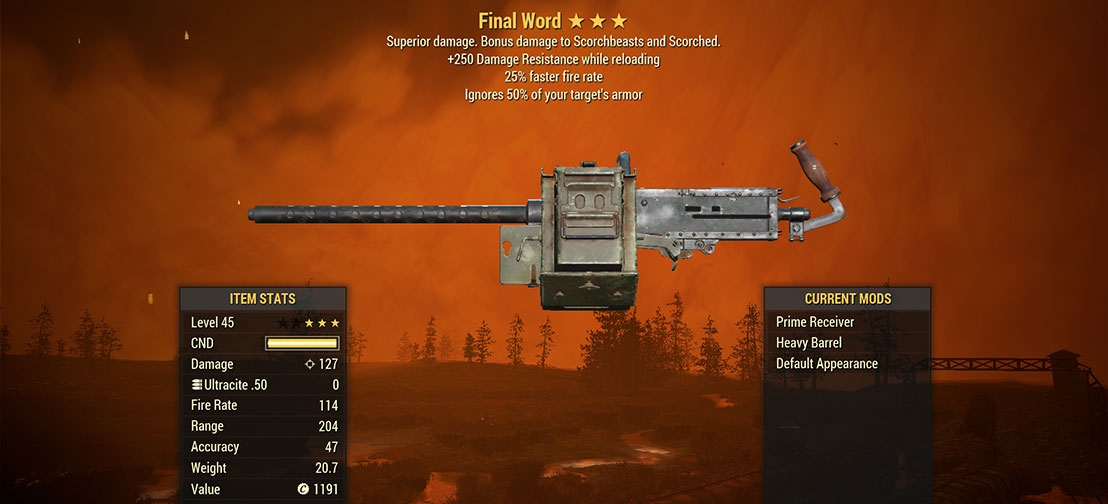Choose the Heavy Barrel mod entry
Viewport: 1108px width, 504px height.
coord(809,343)
